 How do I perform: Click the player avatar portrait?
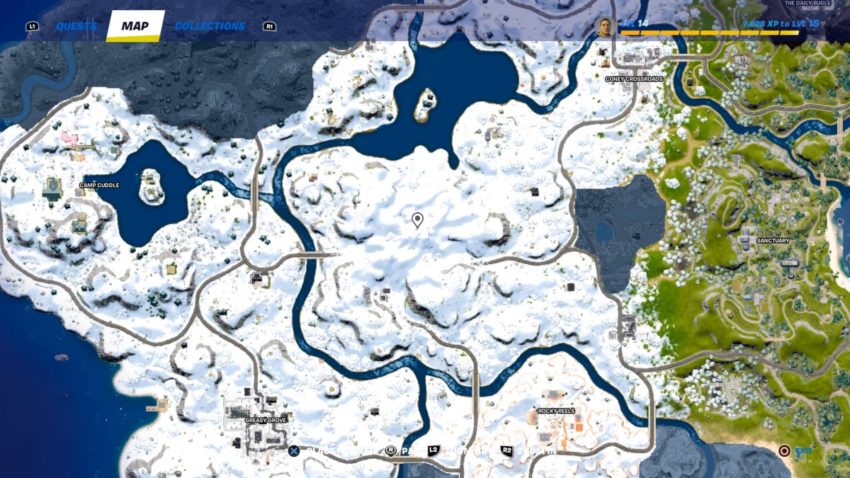coord(604,27)
